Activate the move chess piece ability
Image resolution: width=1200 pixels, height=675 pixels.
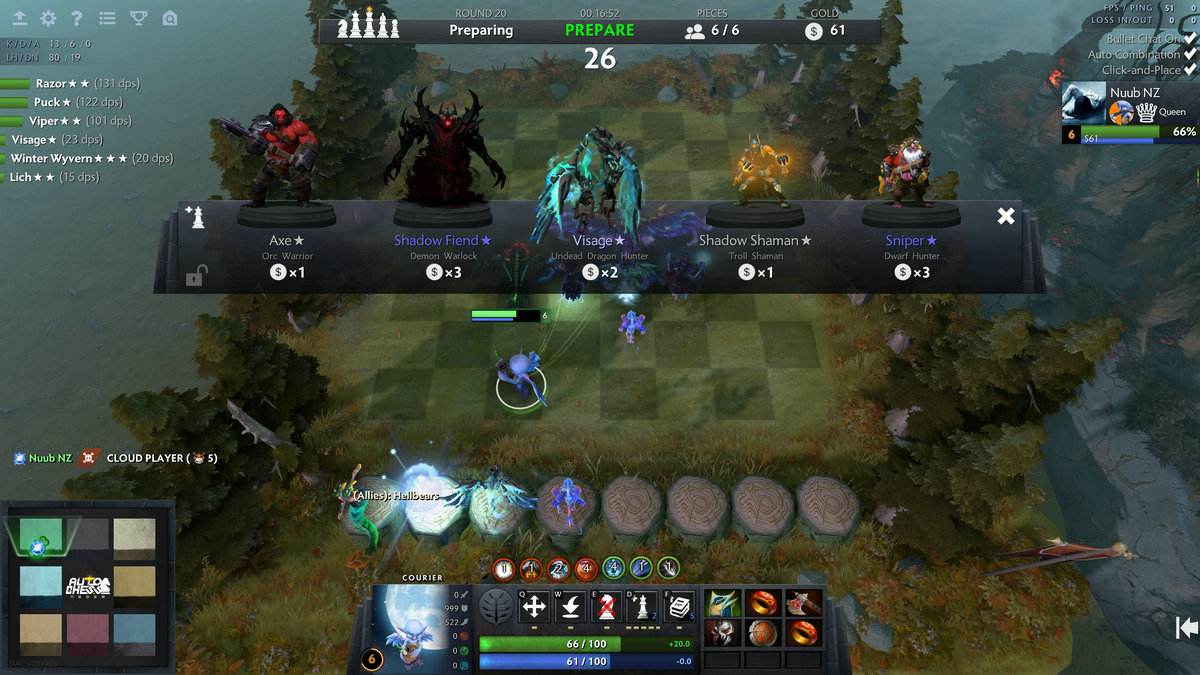coord(535,606)
